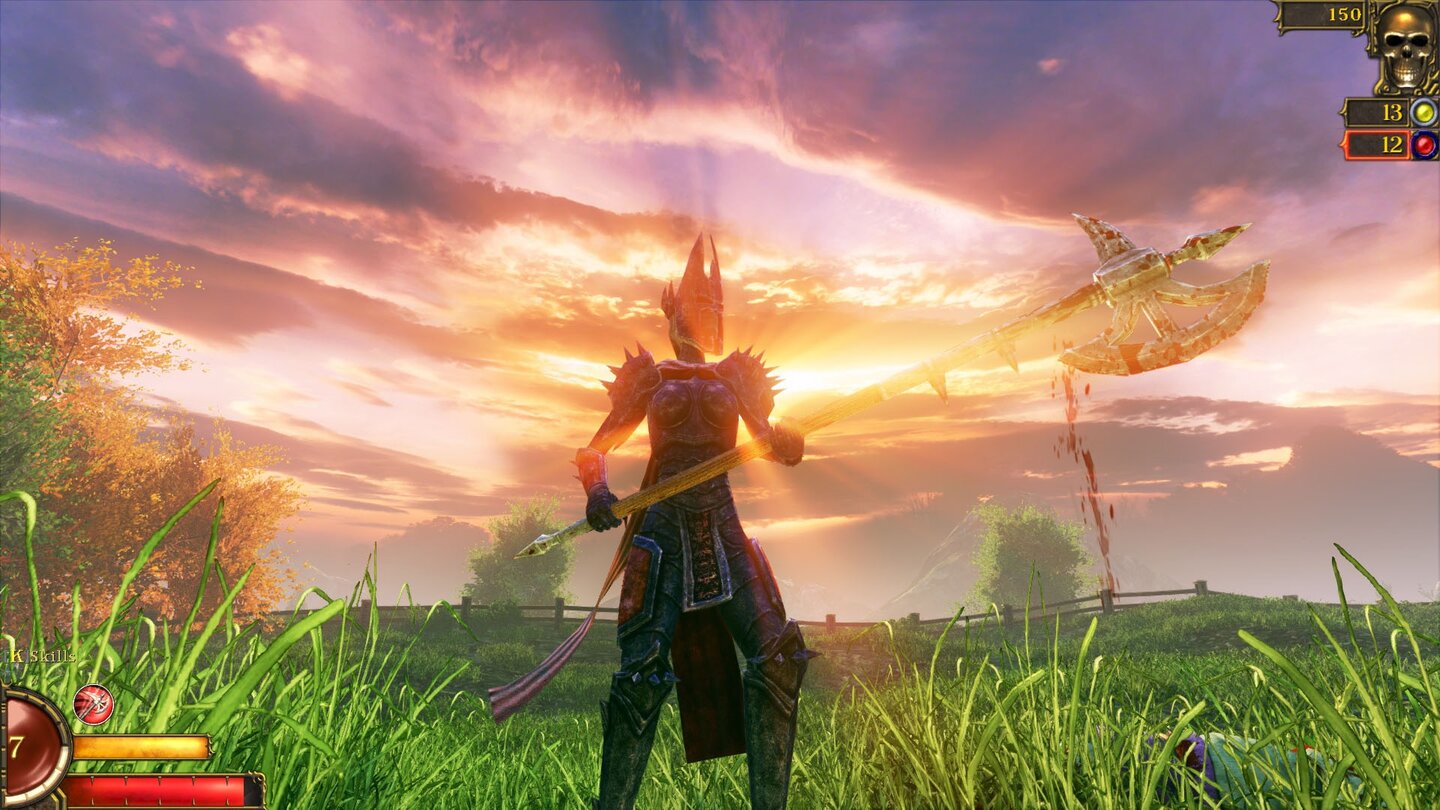This screenshot has height=810, width=1440.
Task: Select the circular level 7 emblem
Action: pyautogui.click(x=18, y=745)
